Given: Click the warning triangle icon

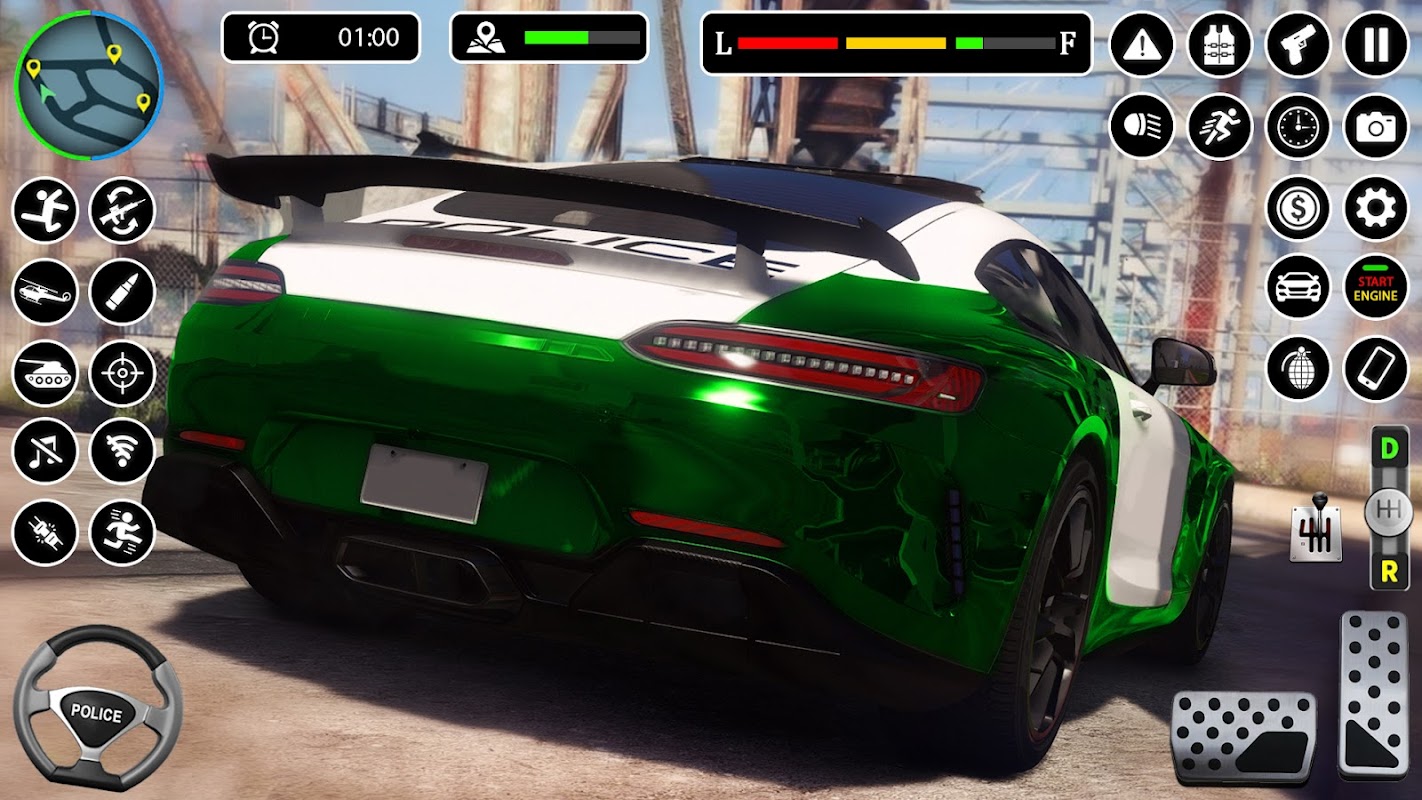Looking at the screenshot, I should pyautogui.click(x=1141, y=45).
